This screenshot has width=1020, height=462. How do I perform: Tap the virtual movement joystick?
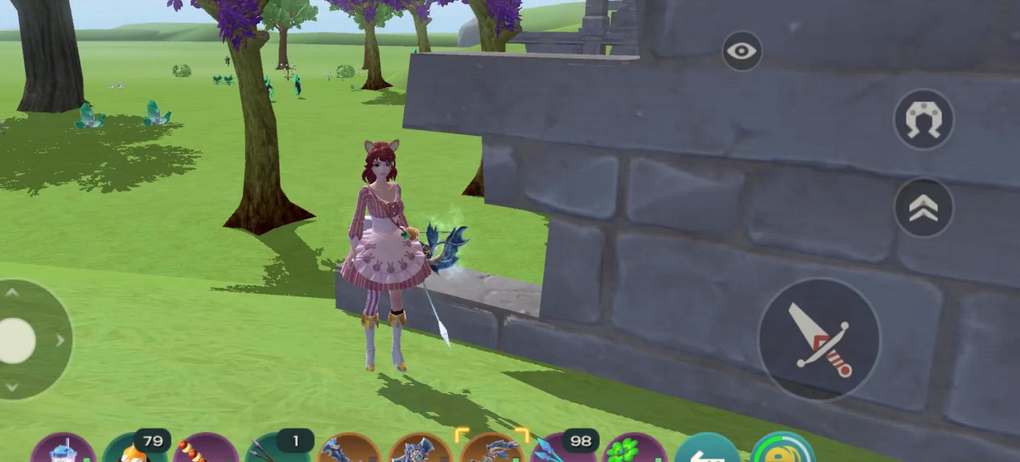[x=20, y=341]
